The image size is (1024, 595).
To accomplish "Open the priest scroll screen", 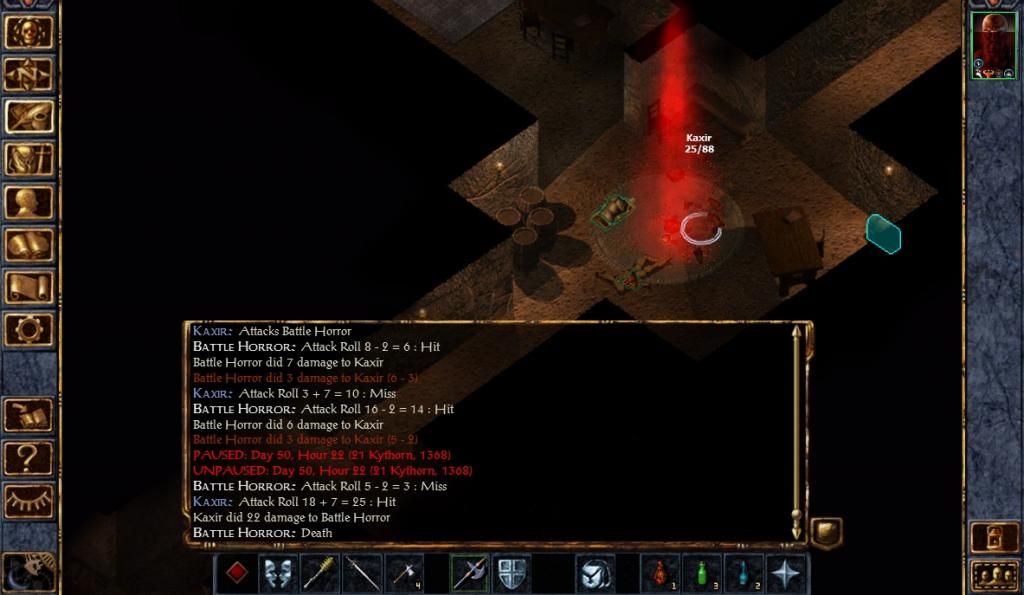I will click(x=29, y=288).
